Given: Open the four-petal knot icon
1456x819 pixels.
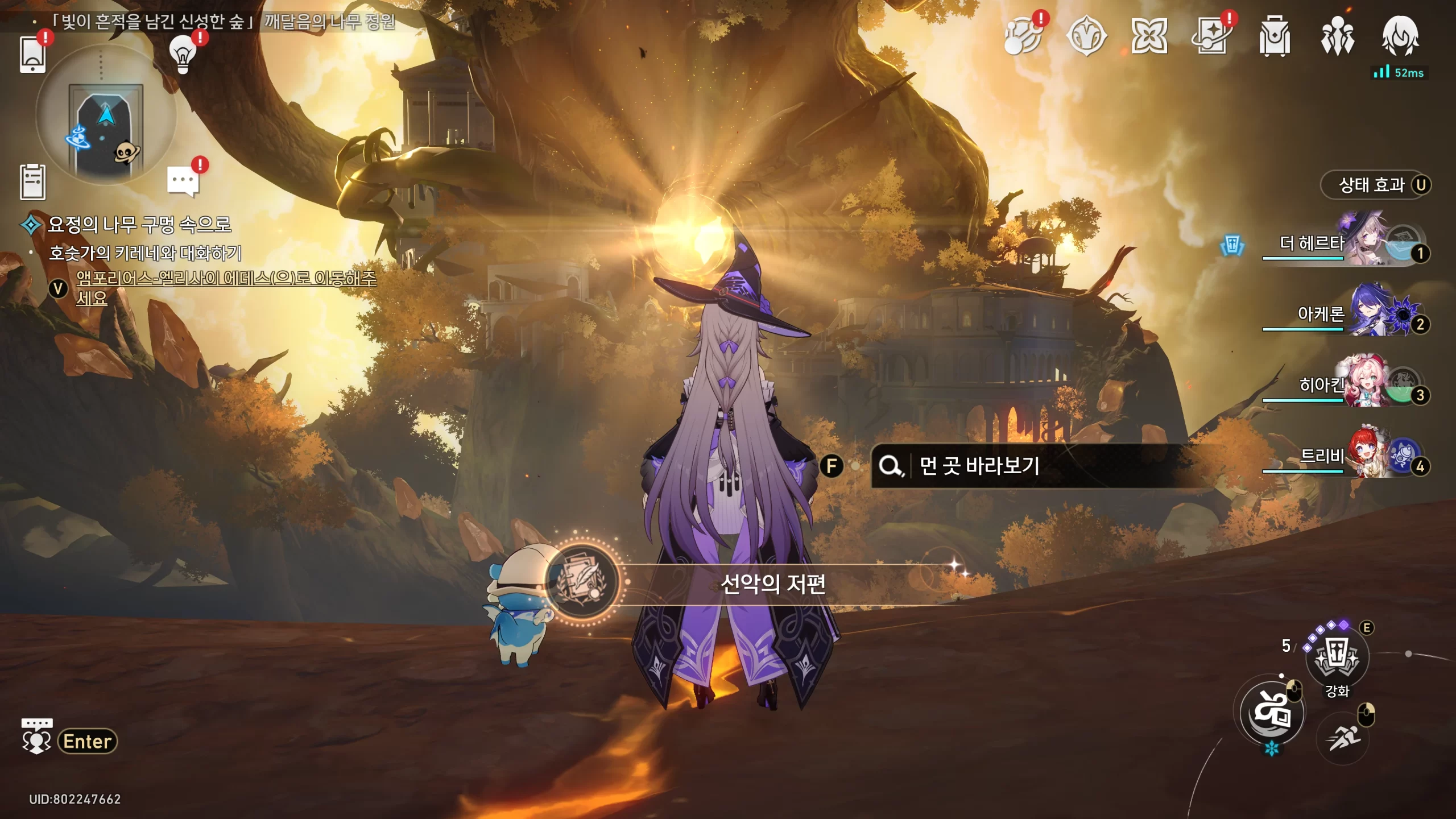Looking at the screenshot, I should [1149, 36].
